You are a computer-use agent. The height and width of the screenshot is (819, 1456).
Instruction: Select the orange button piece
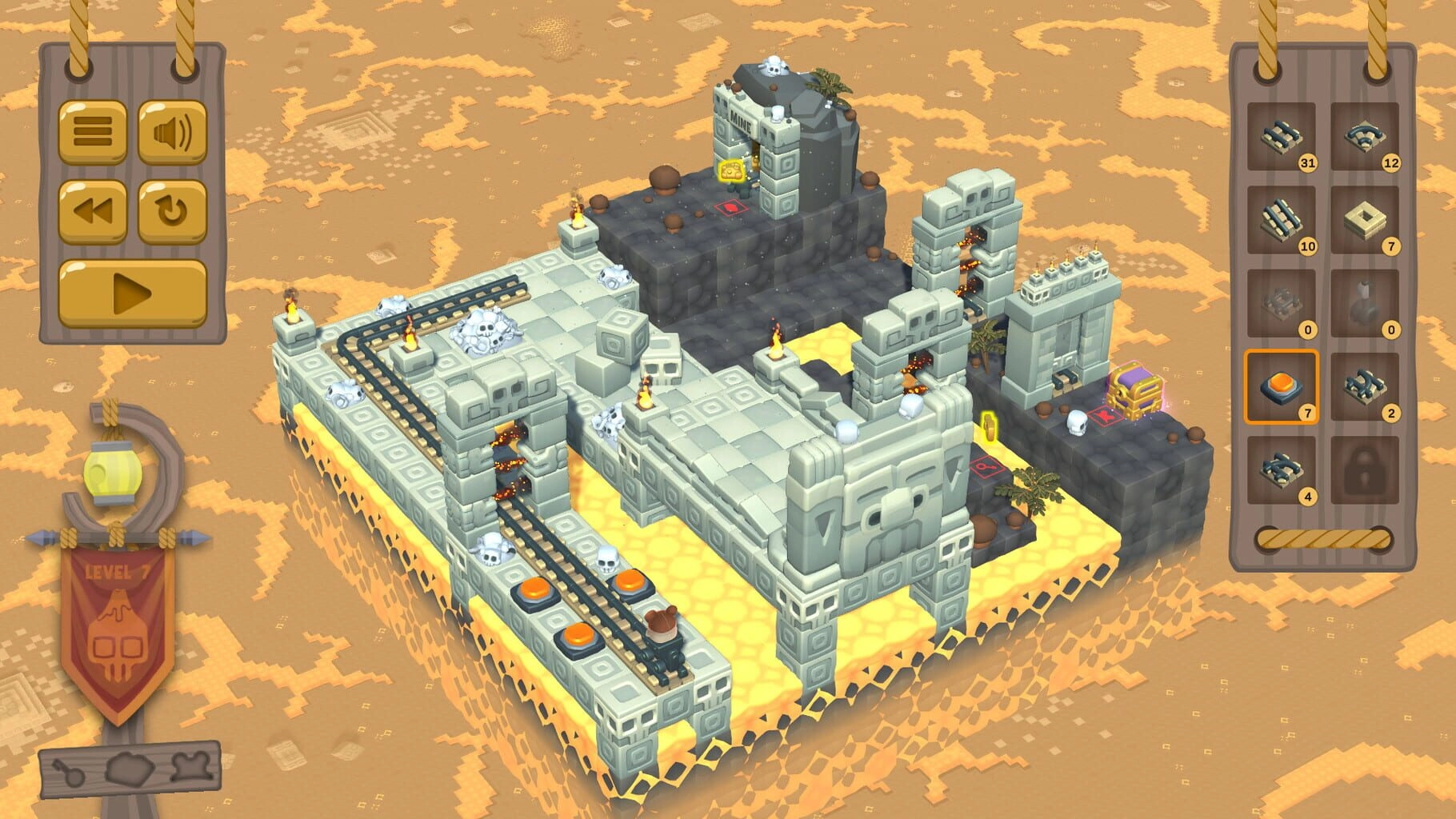(x=1281, y=387)
